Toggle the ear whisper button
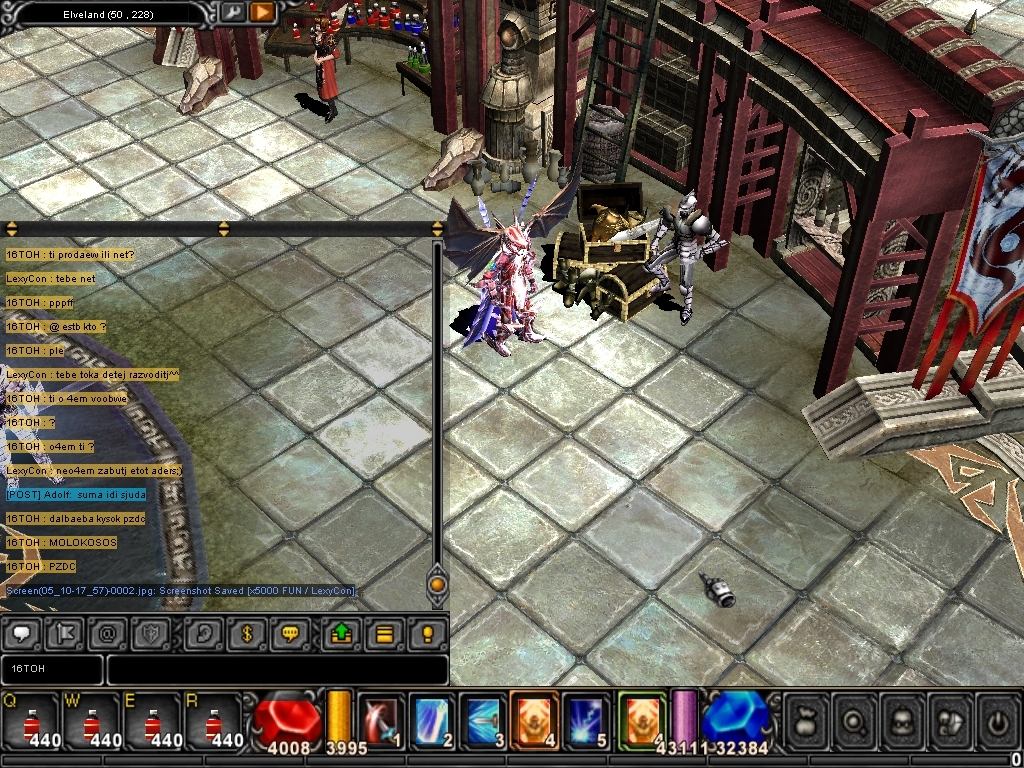 point(205,633)
